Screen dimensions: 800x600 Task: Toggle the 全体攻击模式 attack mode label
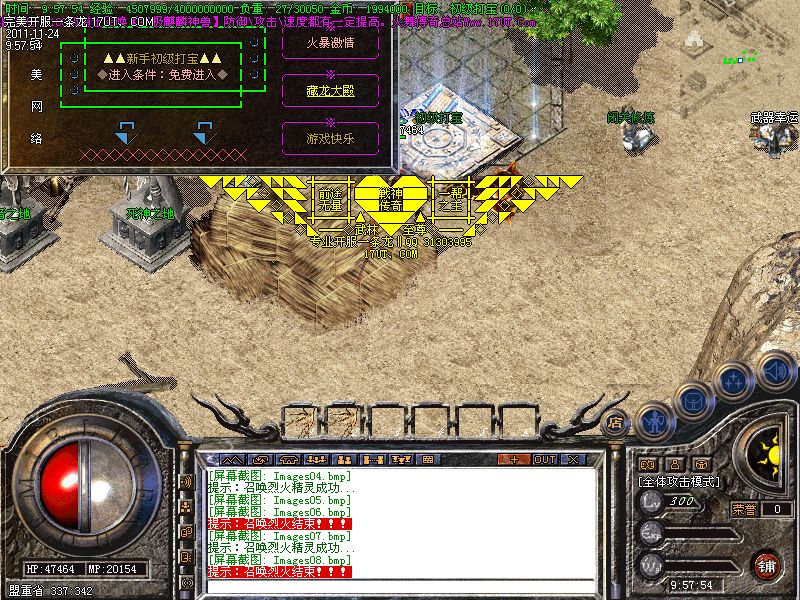pyautogui.click(x=682, y=481)
